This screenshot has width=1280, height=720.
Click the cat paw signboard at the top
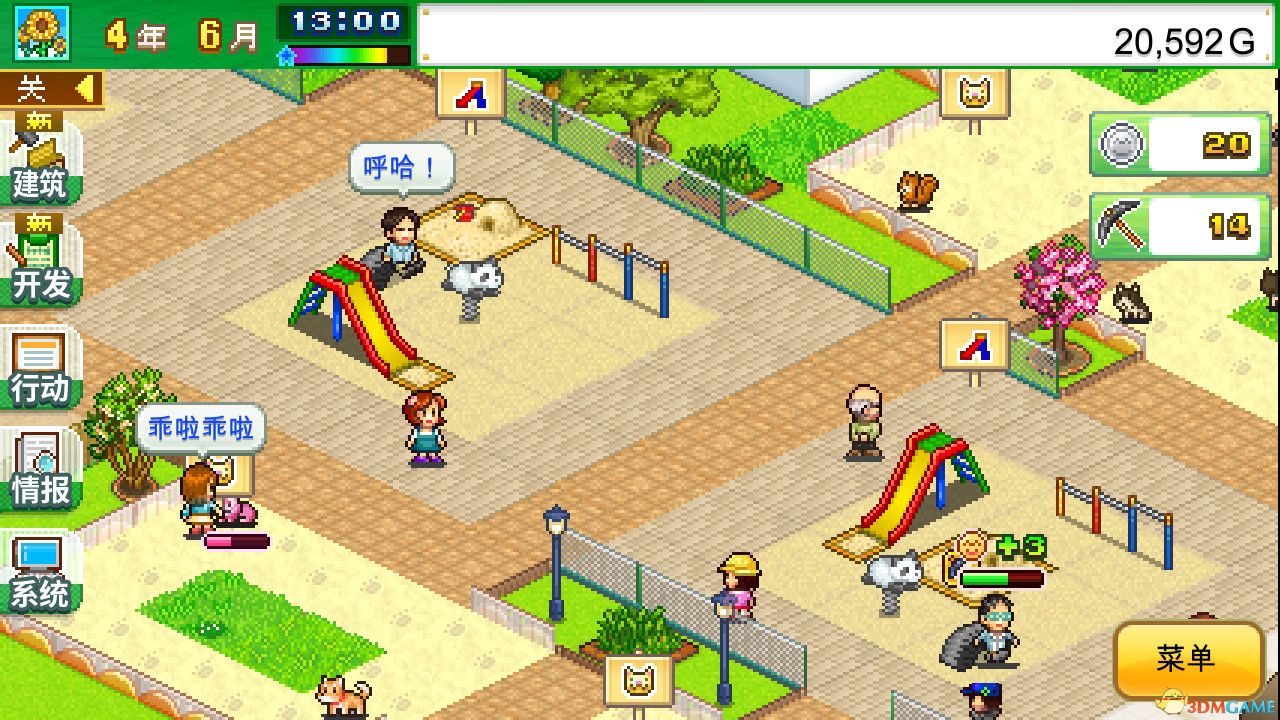click(x=973, y=92)
